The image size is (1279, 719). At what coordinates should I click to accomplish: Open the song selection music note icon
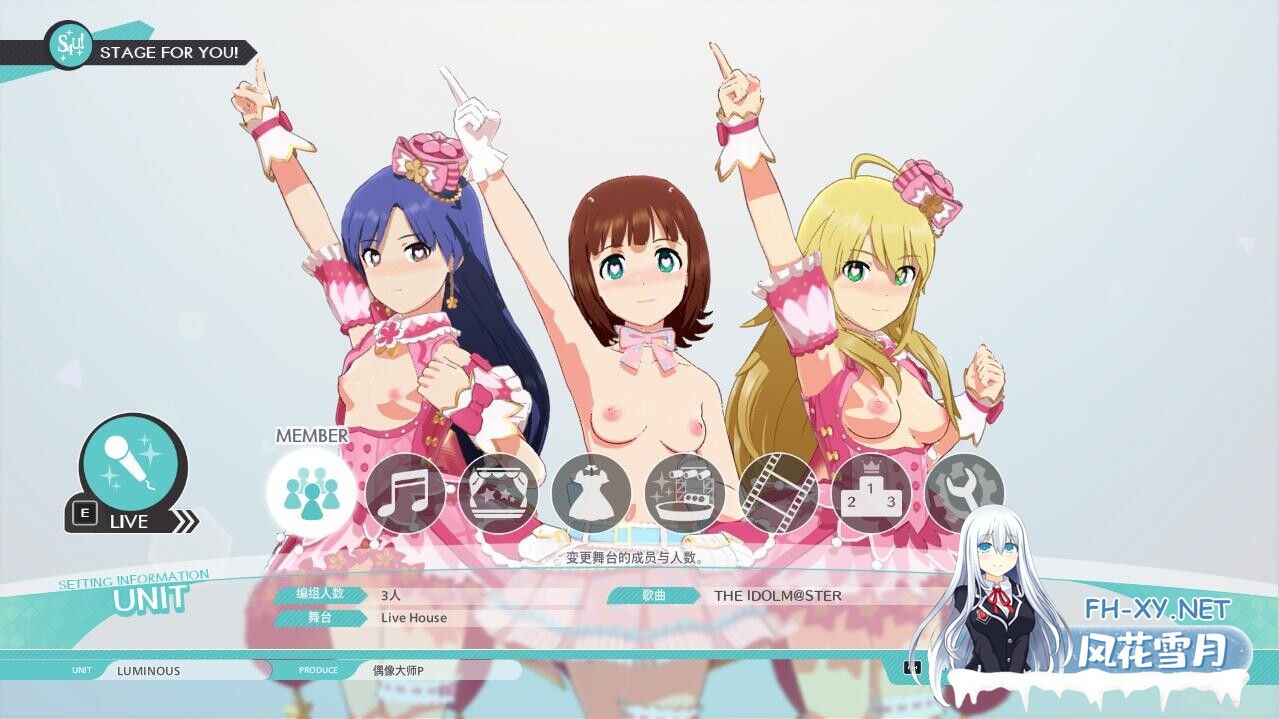(x=404, y=493)
